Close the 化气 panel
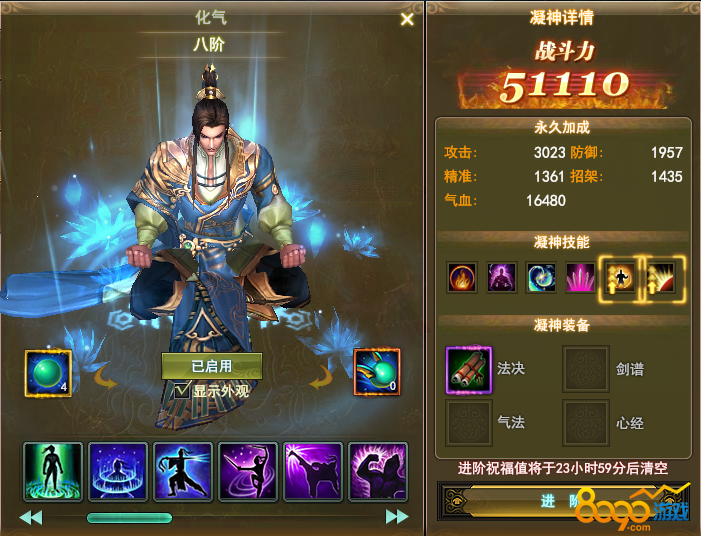 (x=407, y=19)
